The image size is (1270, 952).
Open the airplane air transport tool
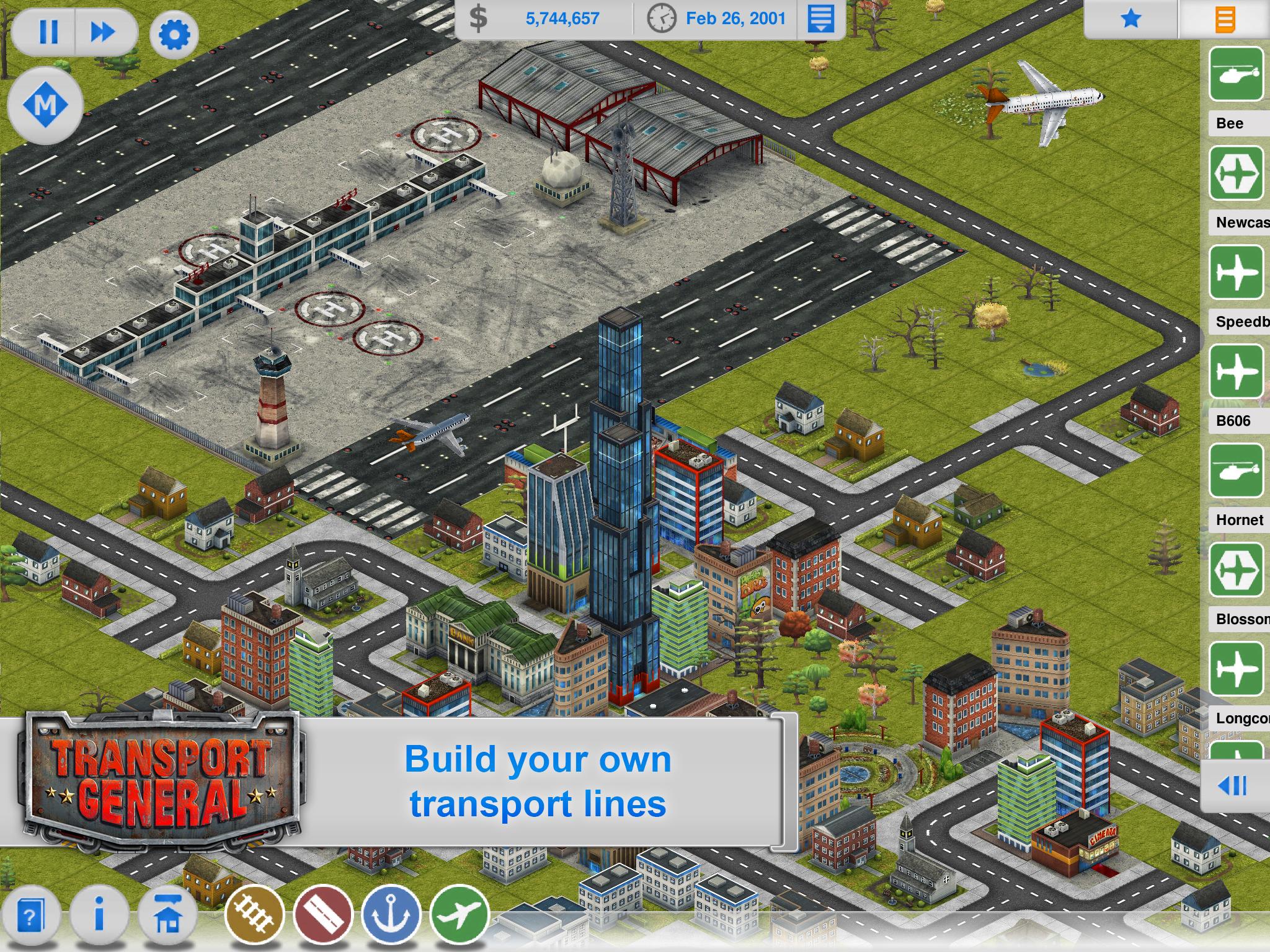point(459,915)
